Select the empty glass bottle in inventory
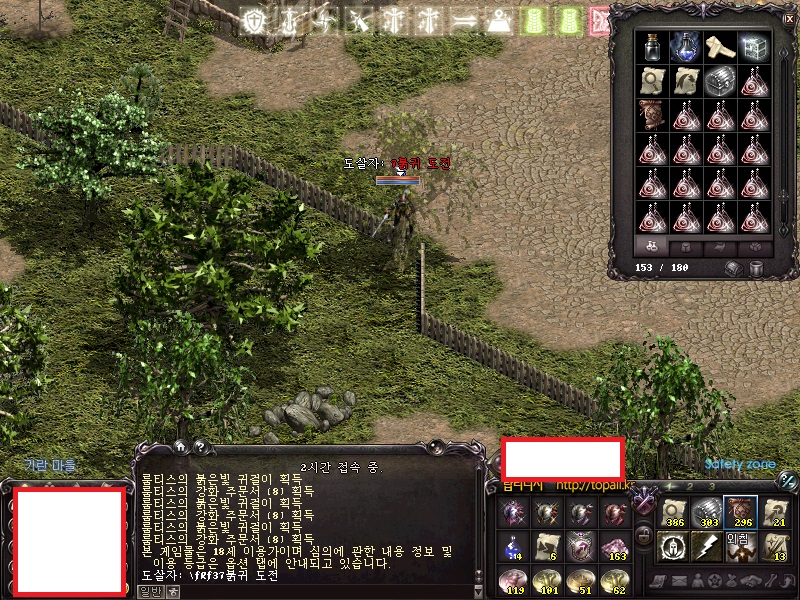This screenshot has height=600, width=800. (x=652, y=46)
